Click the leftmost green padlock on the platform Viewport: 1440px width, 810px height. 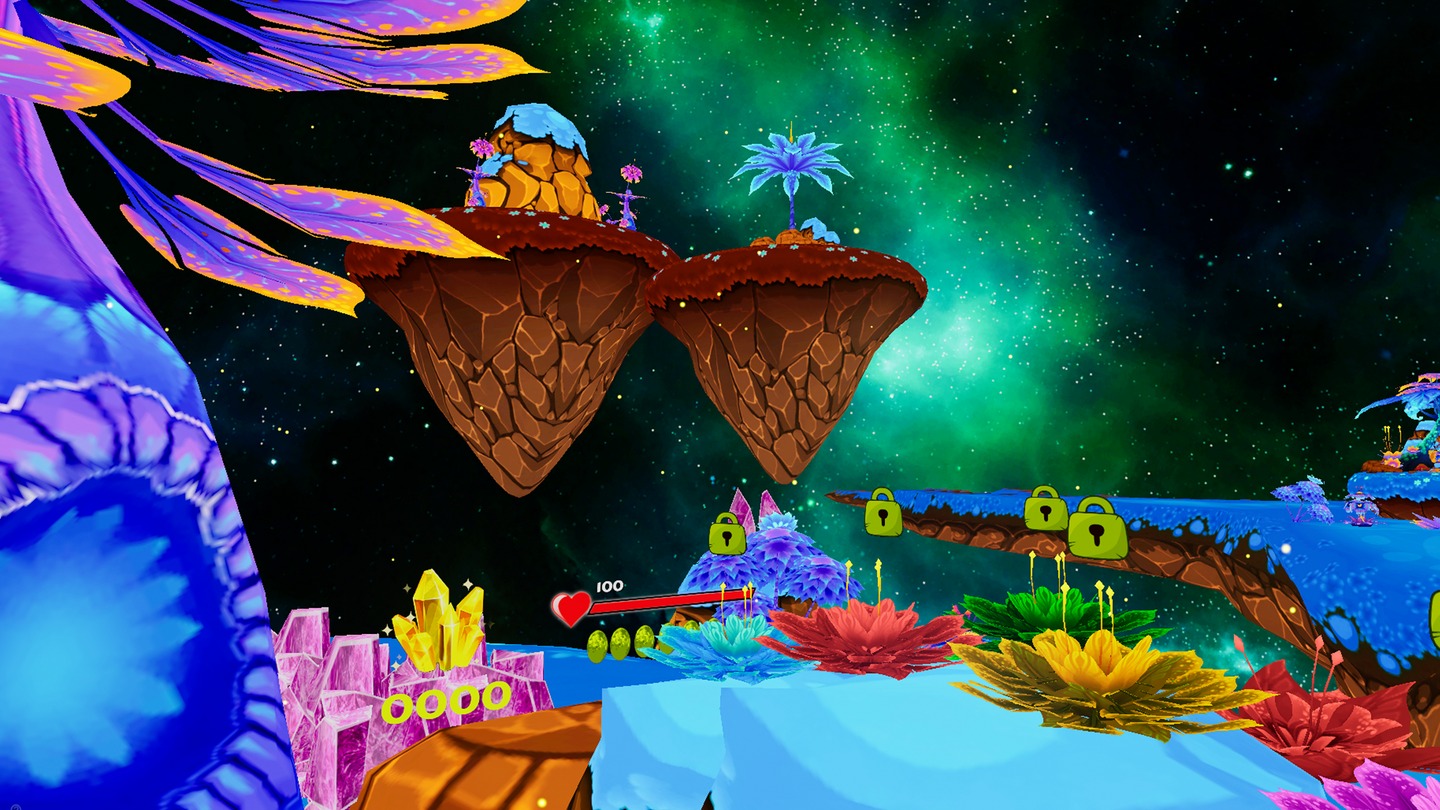click(726, 534)
